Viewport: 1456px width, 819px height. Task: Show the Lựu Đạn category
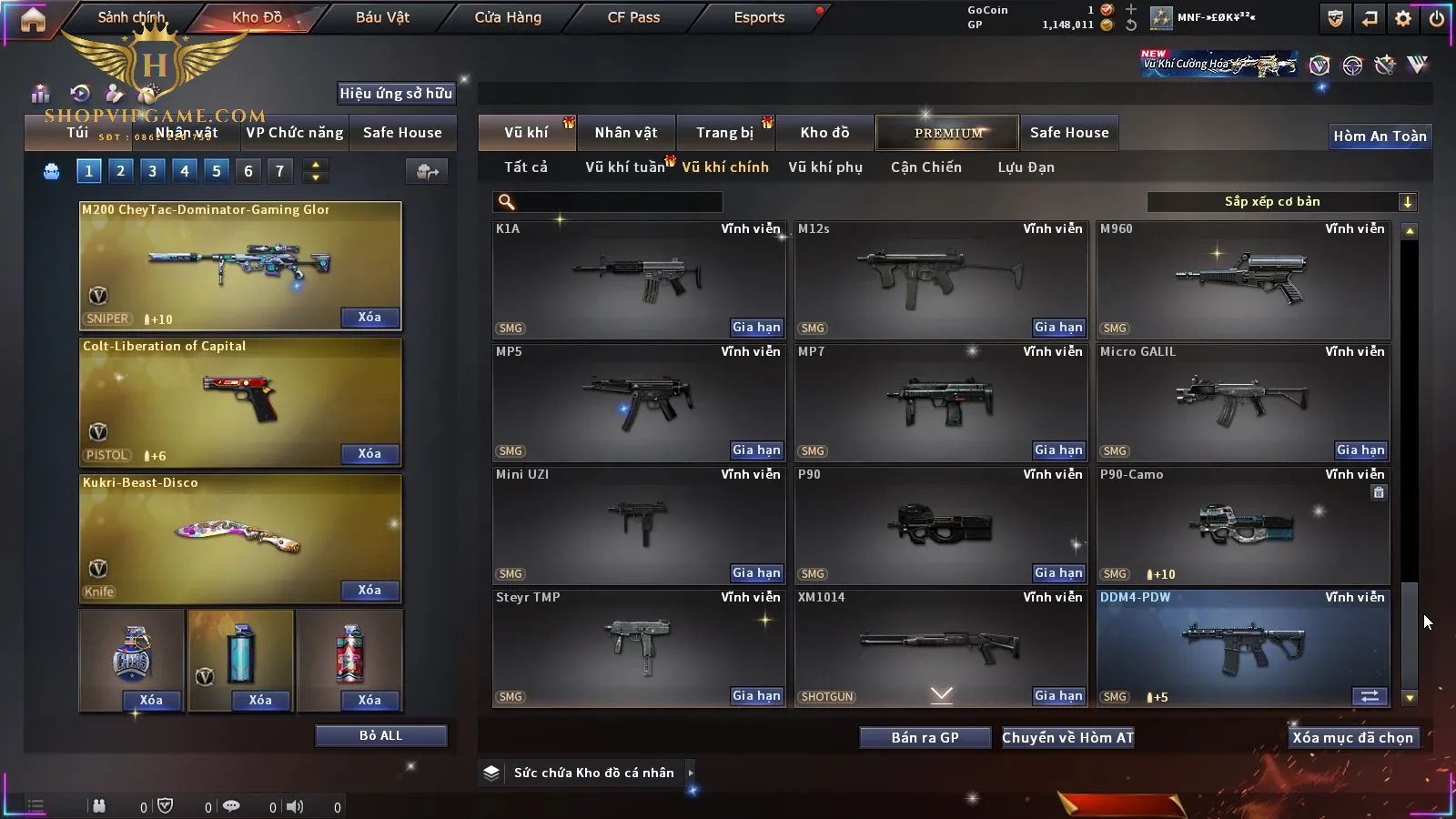tap(1026, 167)
